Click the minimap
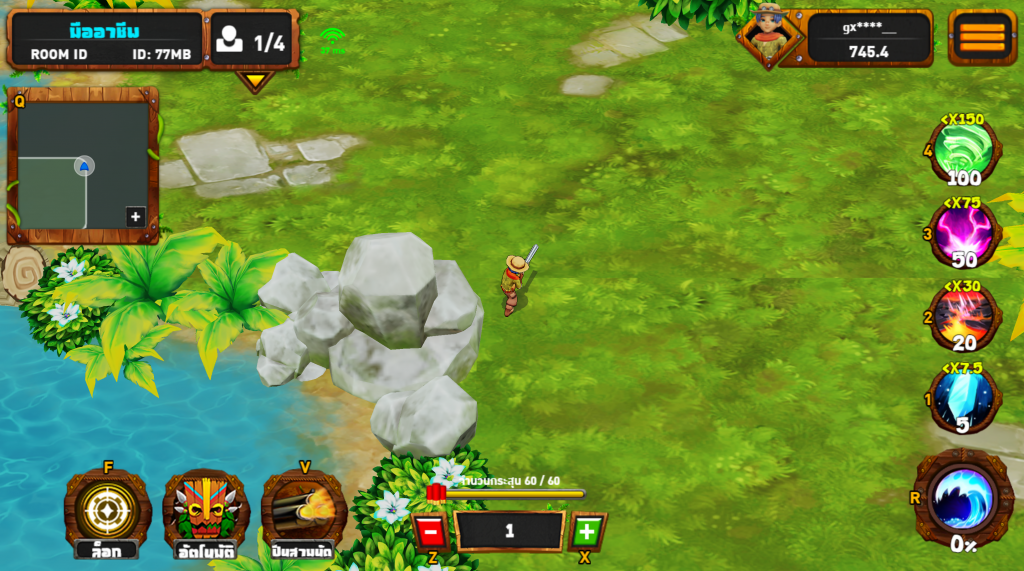This screenshot has width=1024, height=571. pyautogui.click(x=83, y=165)
